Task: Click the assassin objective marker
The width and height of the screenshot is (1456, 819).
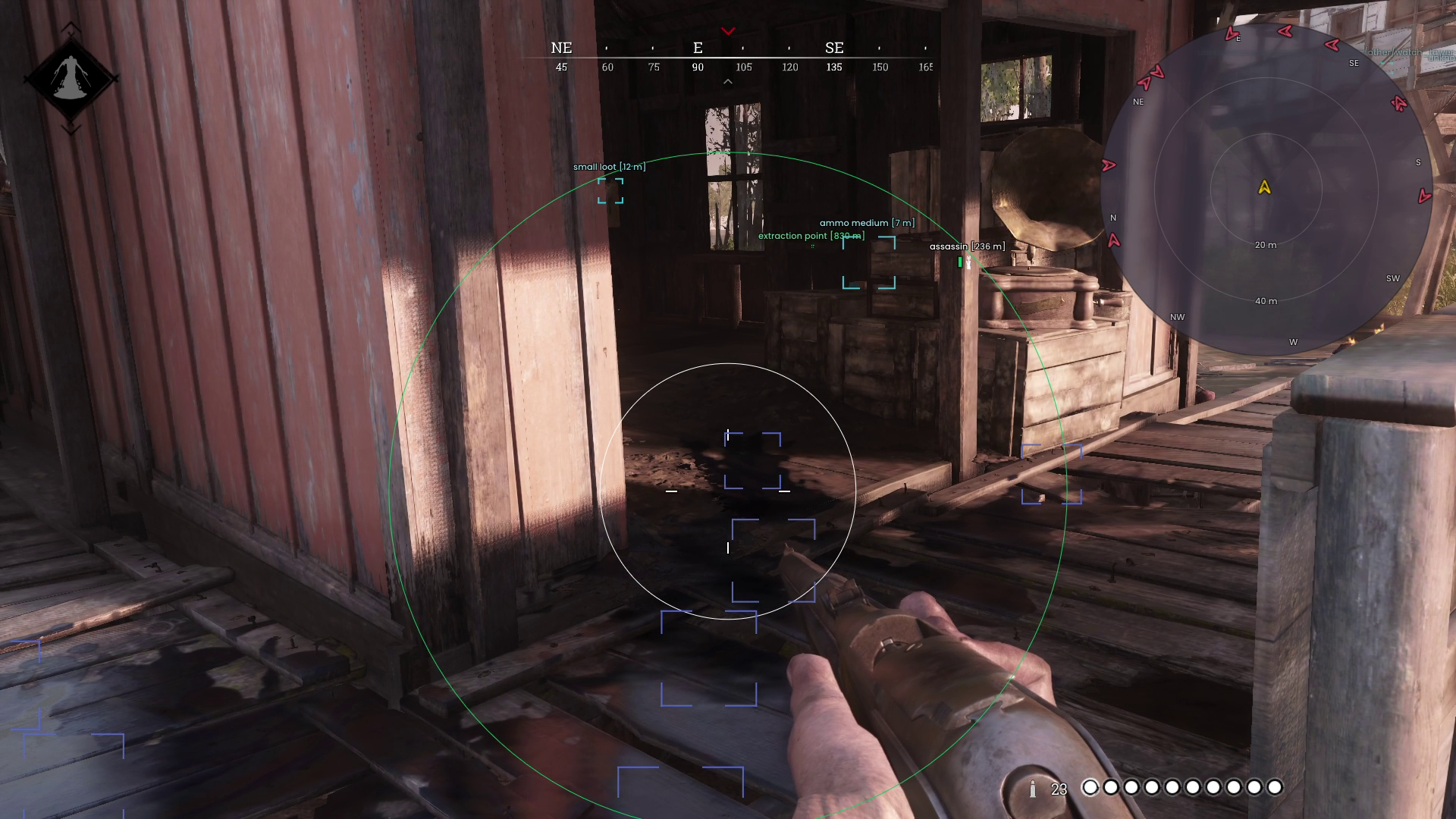Action: click(964, 262)
